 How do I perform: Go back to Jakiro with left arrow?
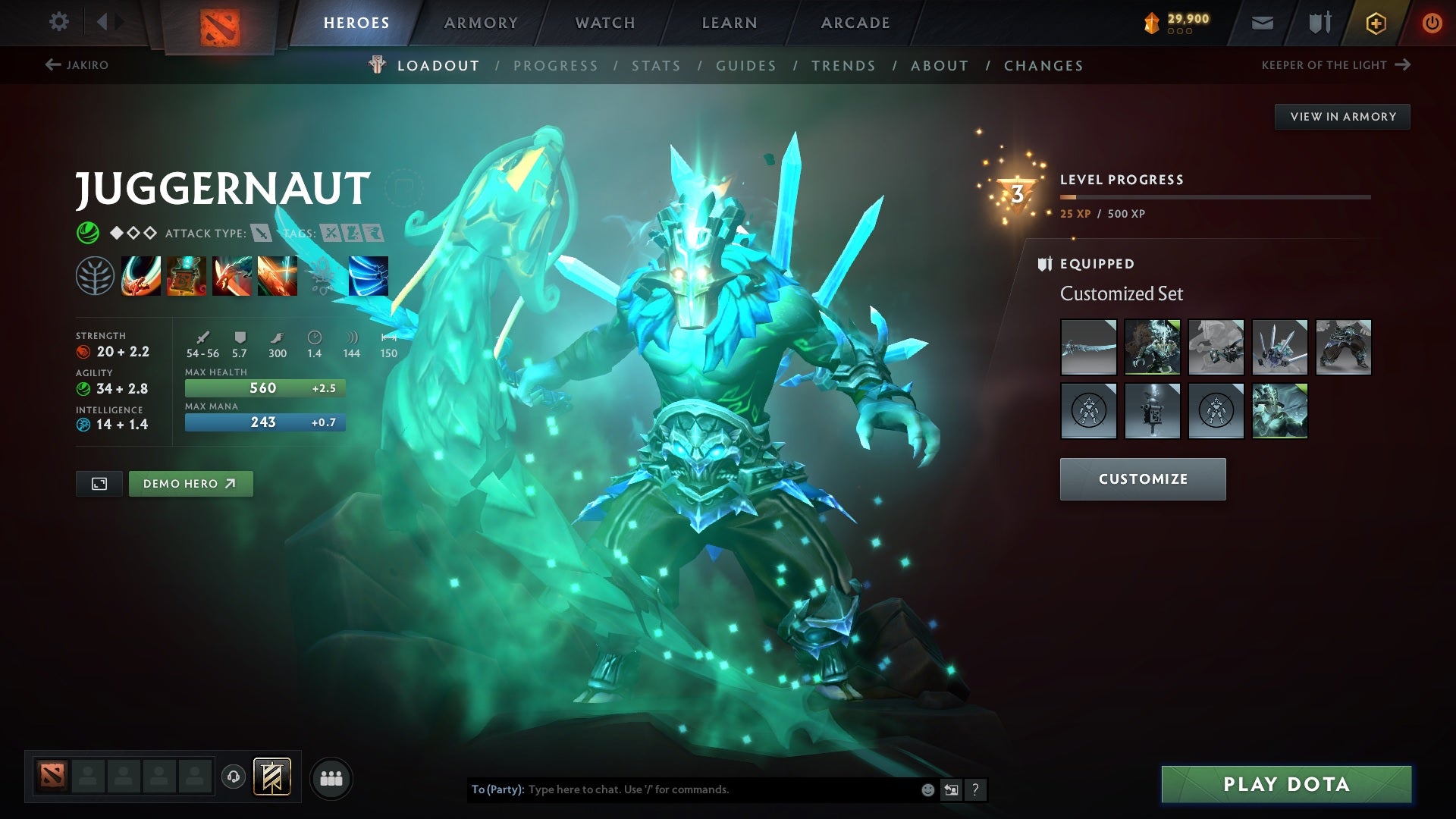click(x=52, y=65)
